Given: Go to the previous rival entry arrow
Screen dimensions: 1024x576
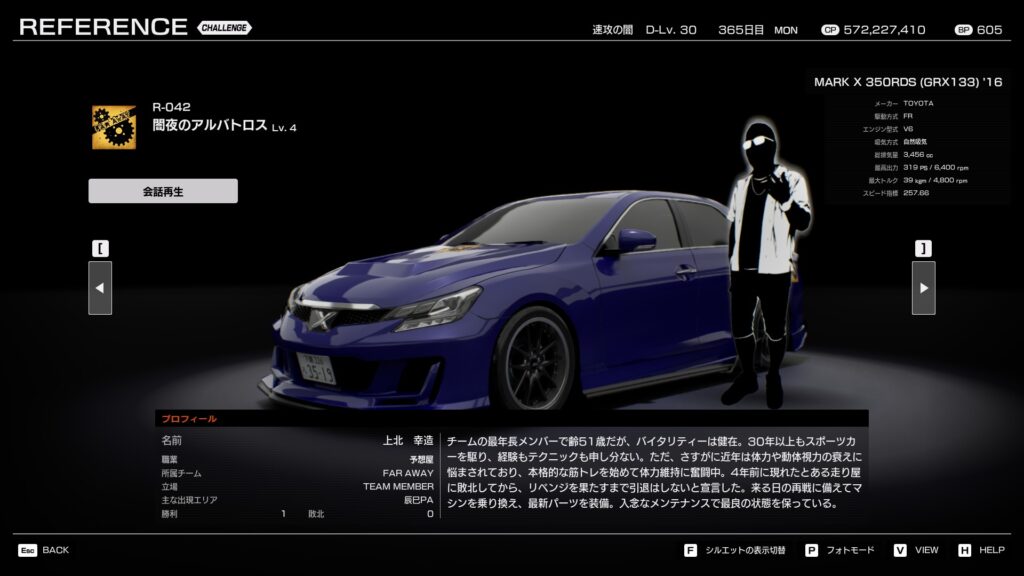Looking at the screenshot, I should pos(100,288).
